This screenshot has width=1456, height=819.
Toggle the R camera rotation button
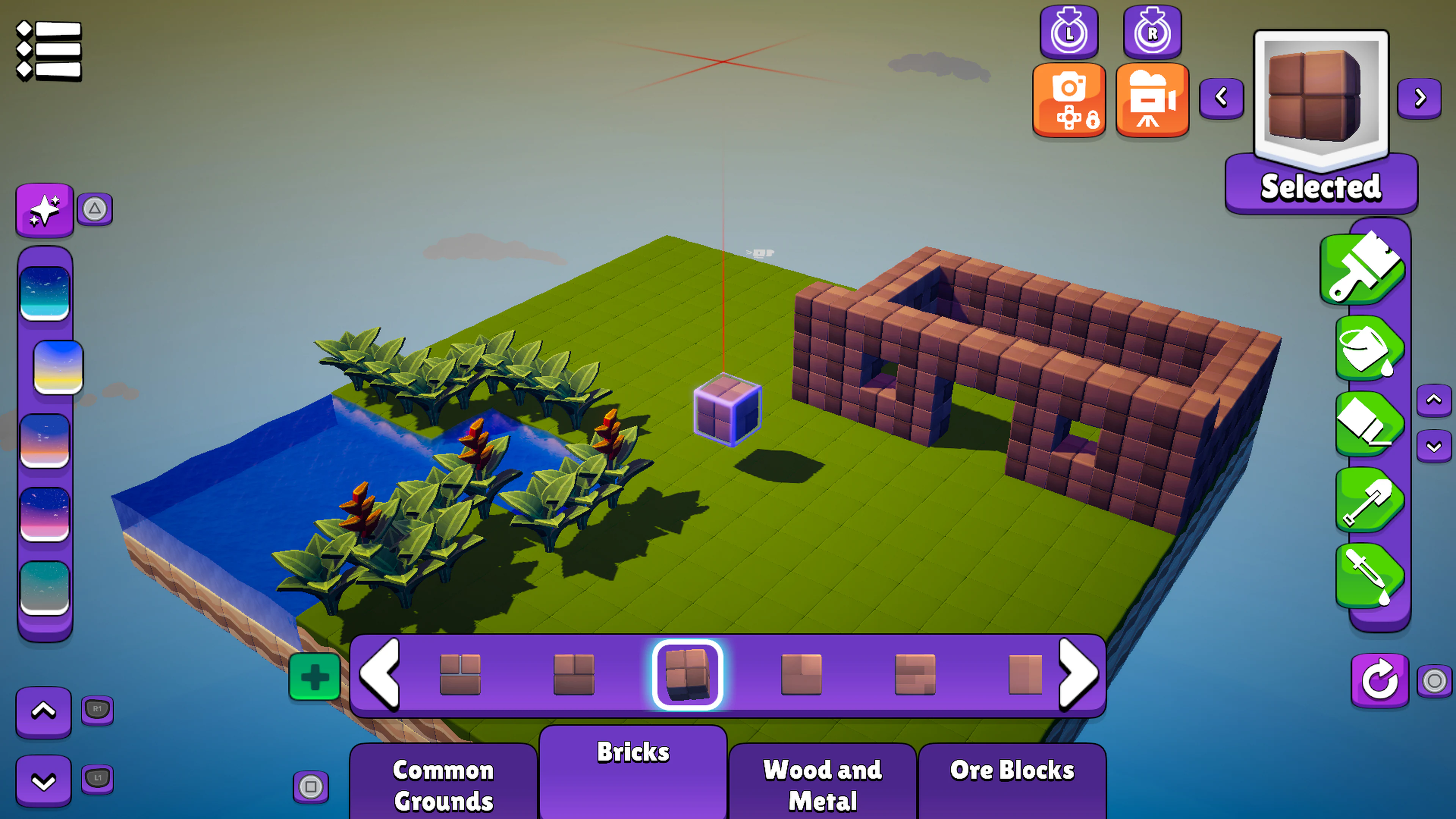coord(1152,32)
